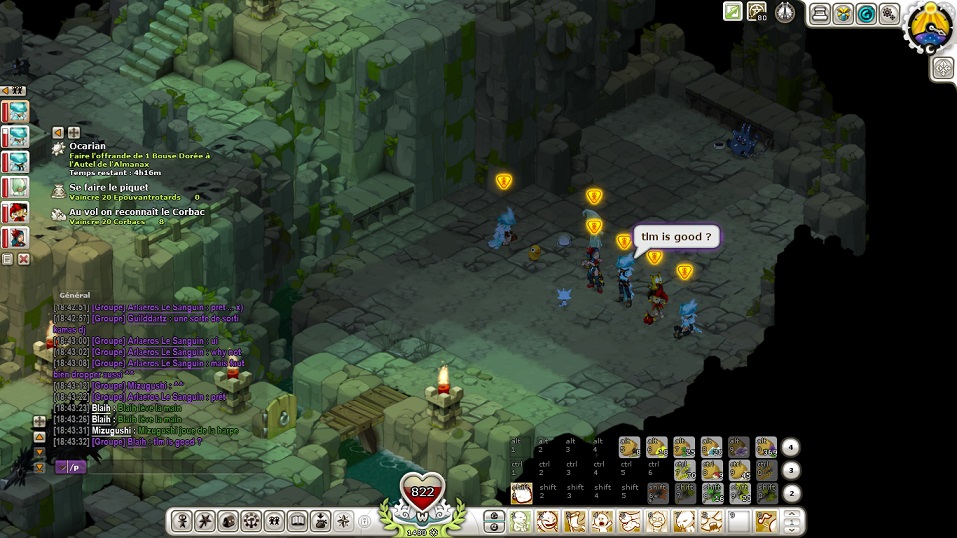
Task: Open the gift box shop icon
Action: (842, 13)
